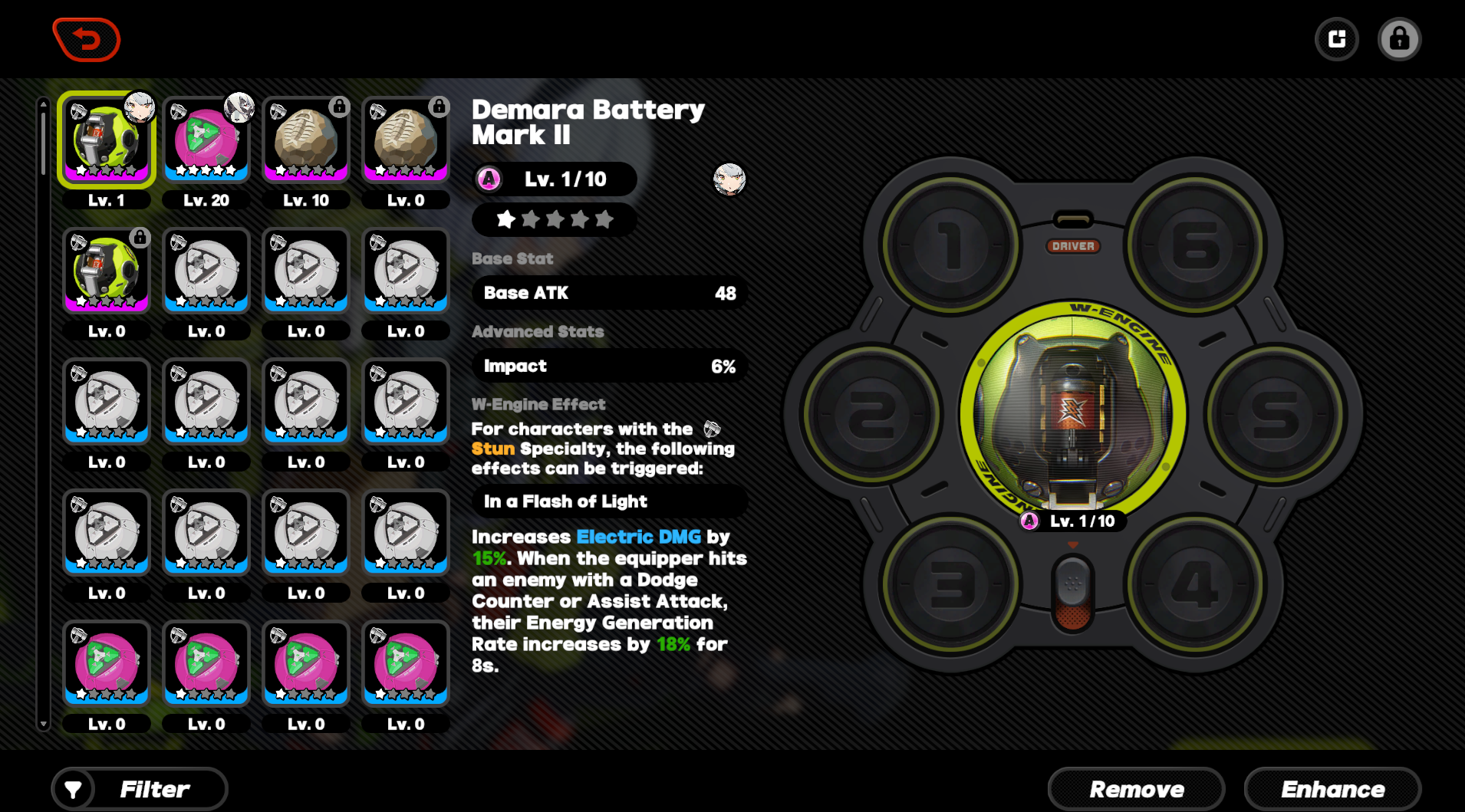Select the equipped character portrait near the title

(x=729, y=179)
